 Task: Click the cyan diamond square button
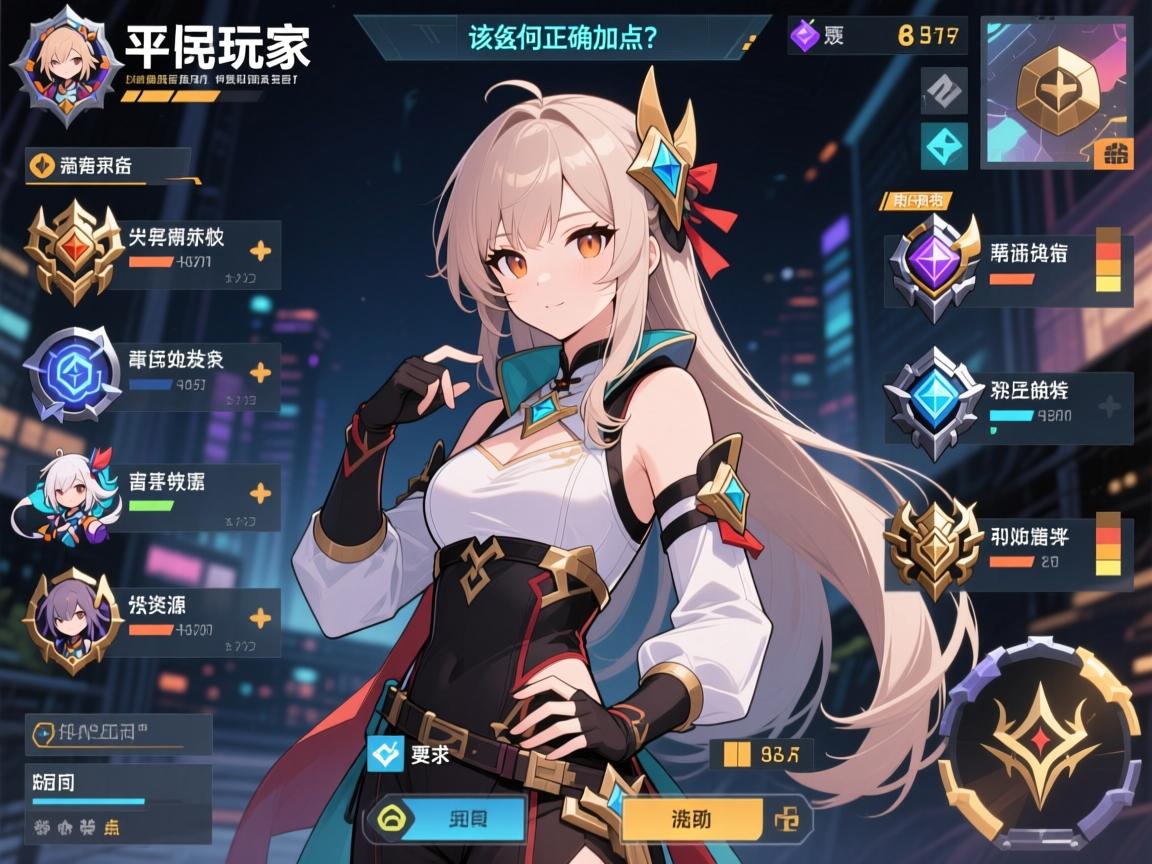point(943,146)
